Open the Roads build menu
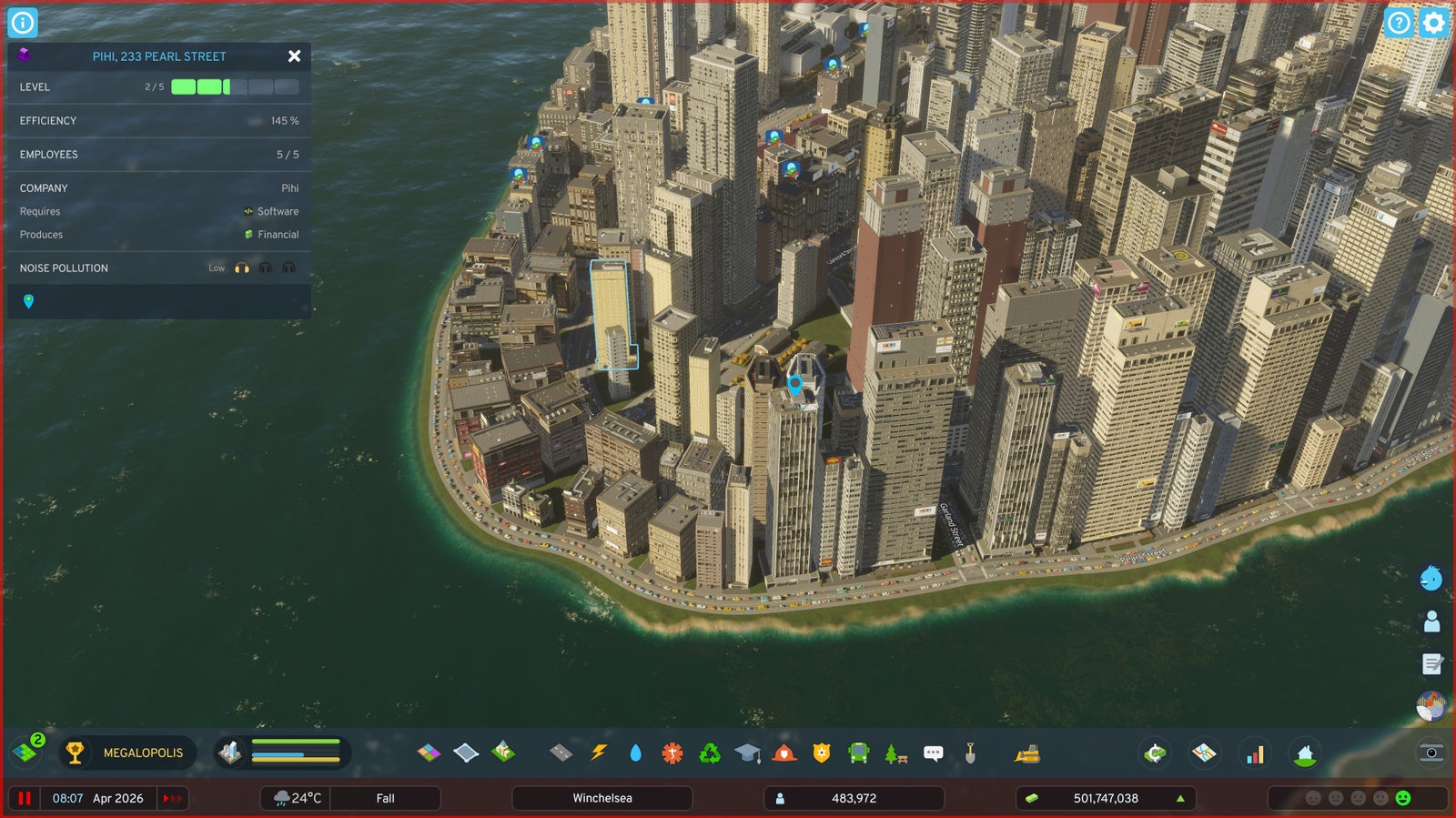The height and width of the screenshot is (818, 1456). [561, 752]
